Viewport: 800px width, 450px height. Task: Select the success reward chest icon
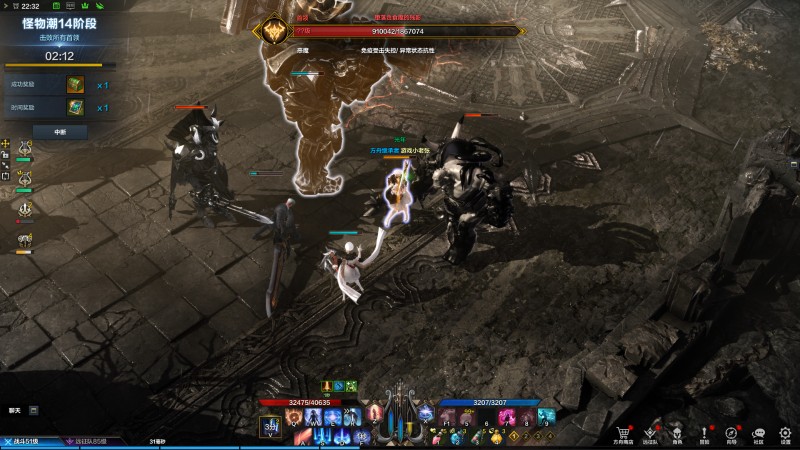[75, 84]
